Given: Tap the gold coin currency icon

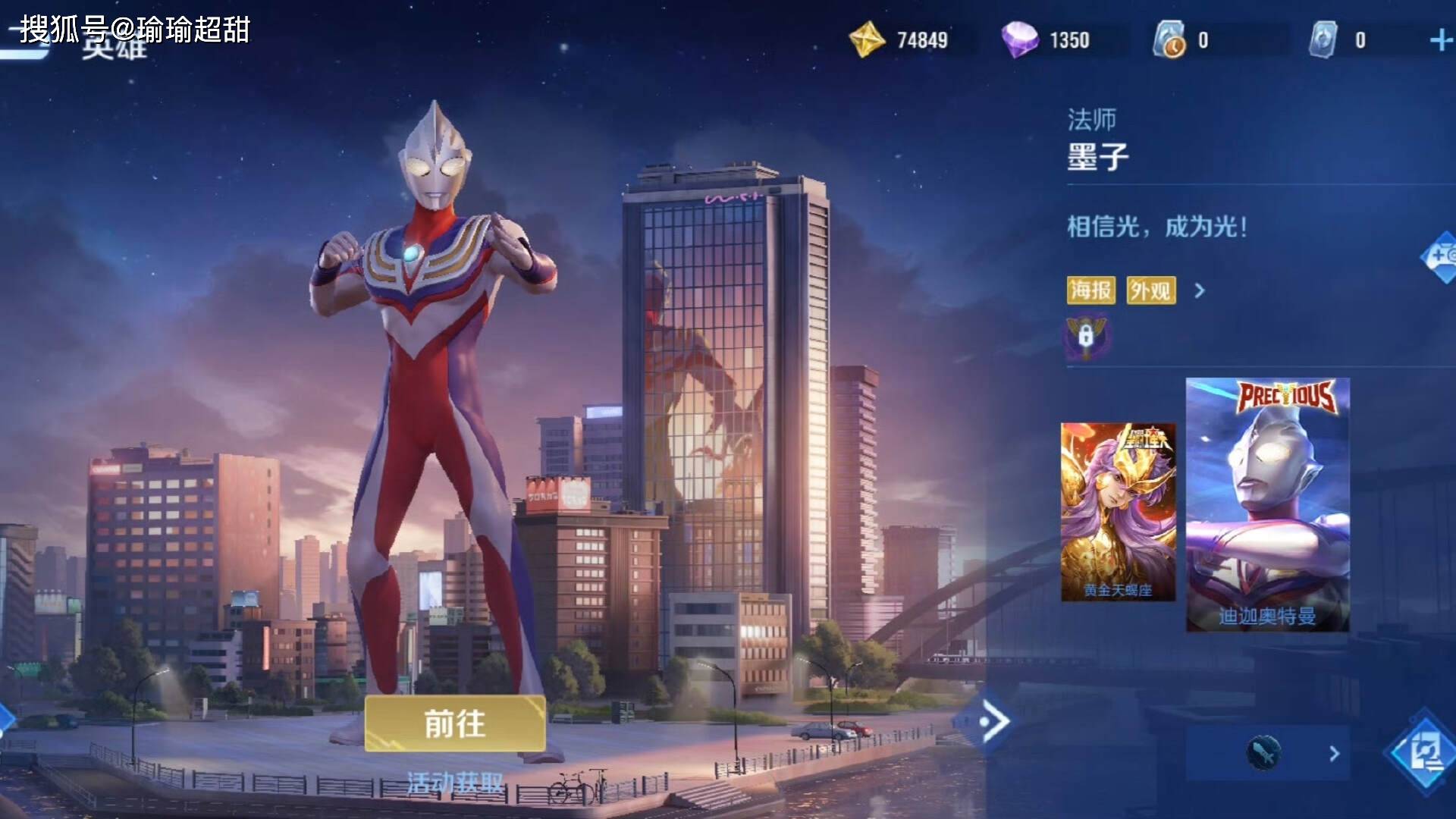Looking at the screenshot, I should (x=867, y=39).
